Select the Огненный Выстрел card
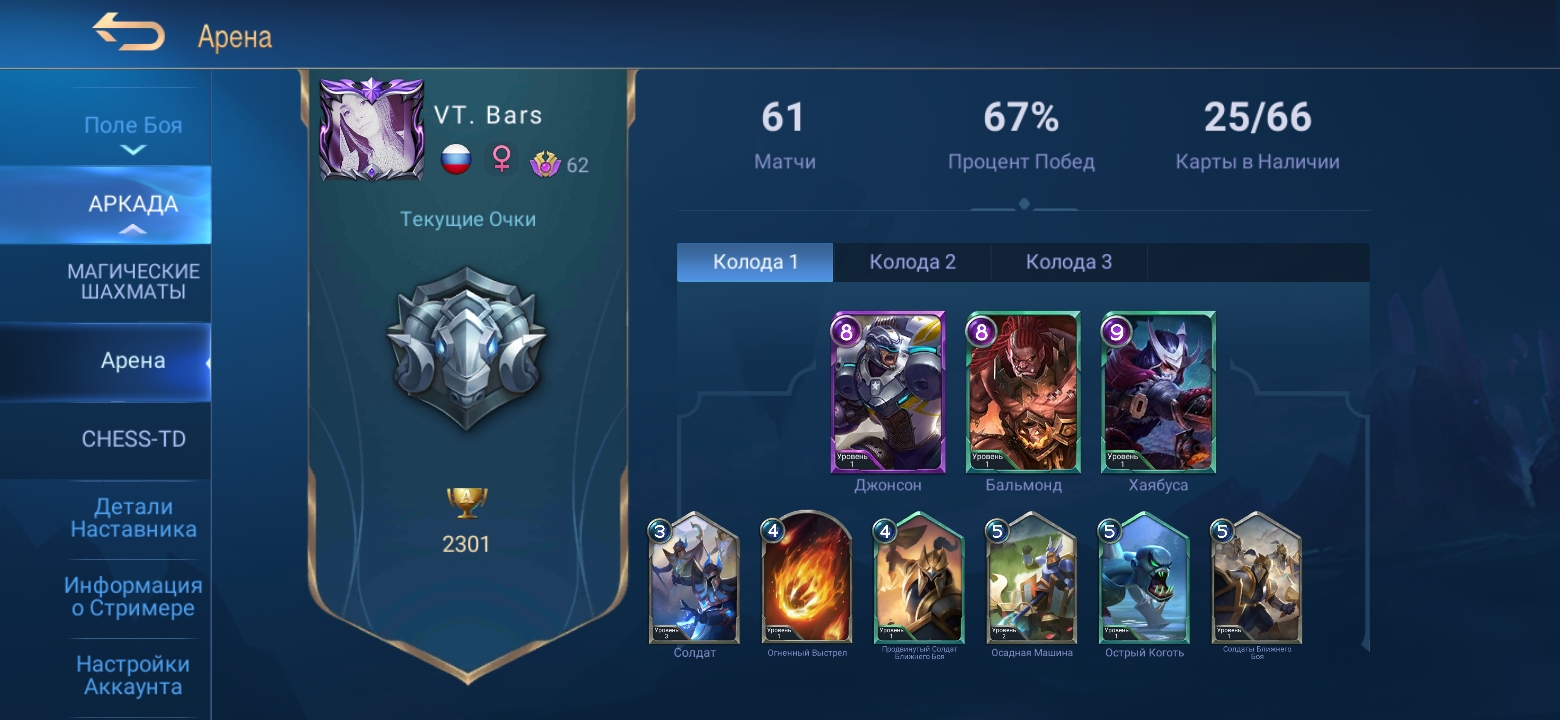Screen dimensions: 1560x720 tap(807, 580)
